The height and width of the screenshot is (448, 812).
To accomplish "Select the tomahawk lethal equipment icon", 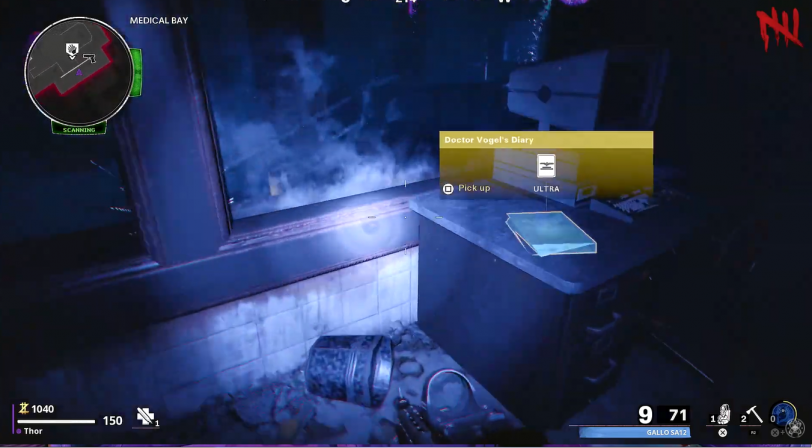I will [752, 413].
